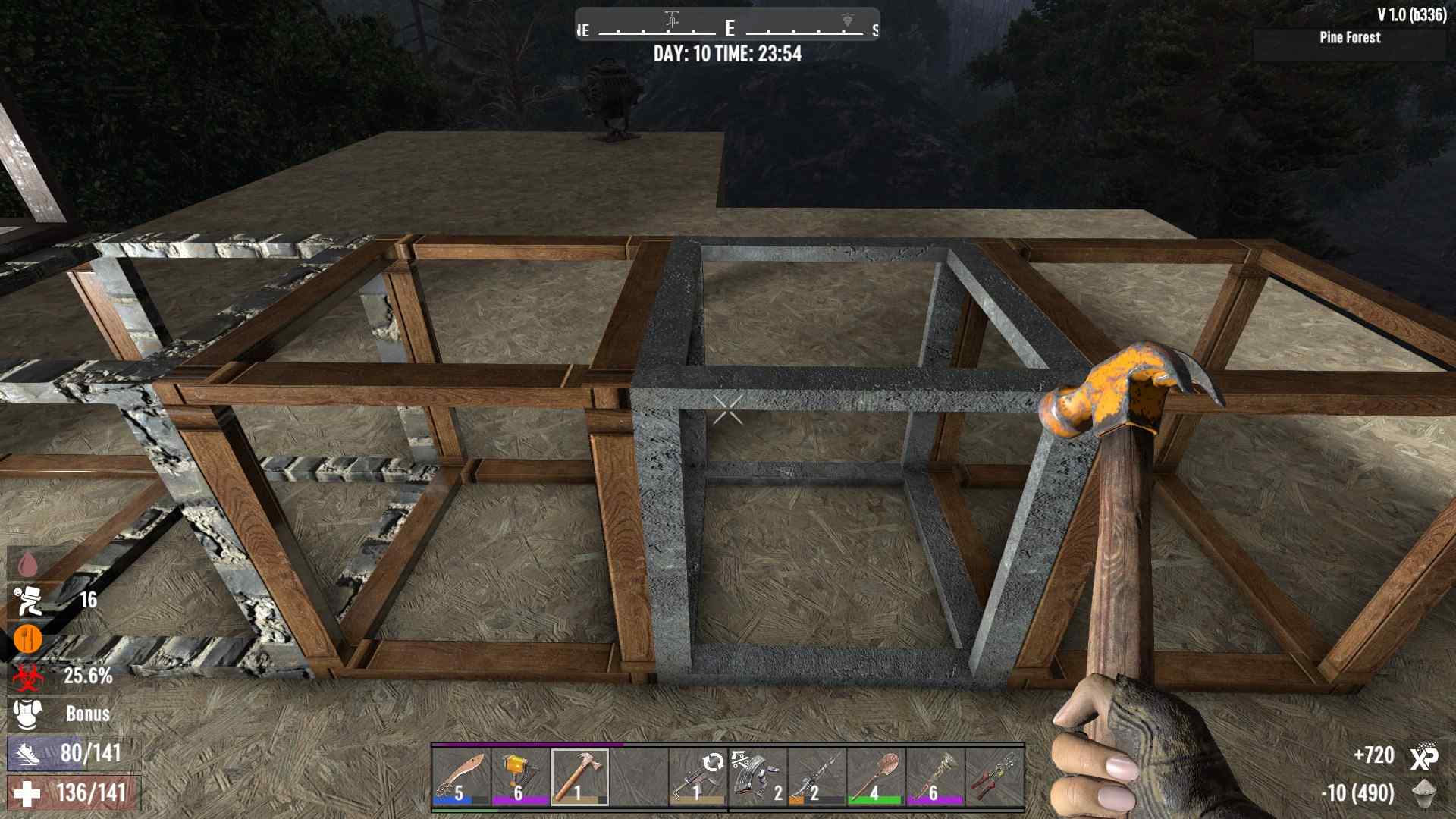Equip the wrench hotbar slot
This screenshot has width=1456, height=819.
tap(934, 777)
